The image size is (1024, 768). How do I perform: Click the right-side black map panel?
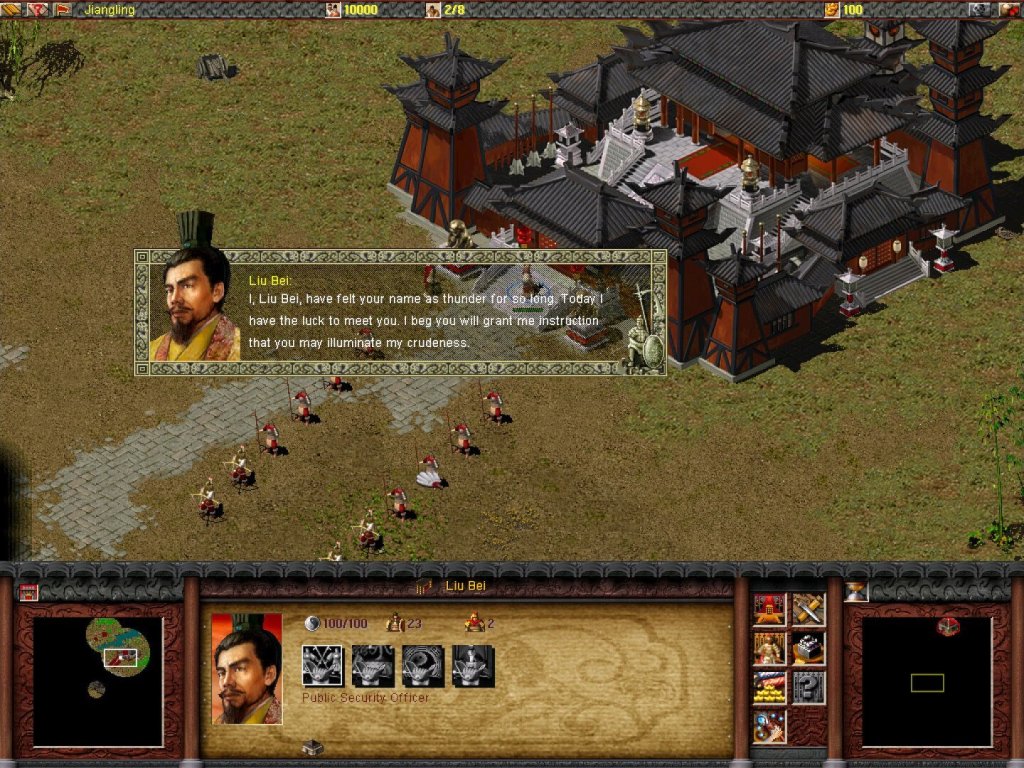pos(927,682)
